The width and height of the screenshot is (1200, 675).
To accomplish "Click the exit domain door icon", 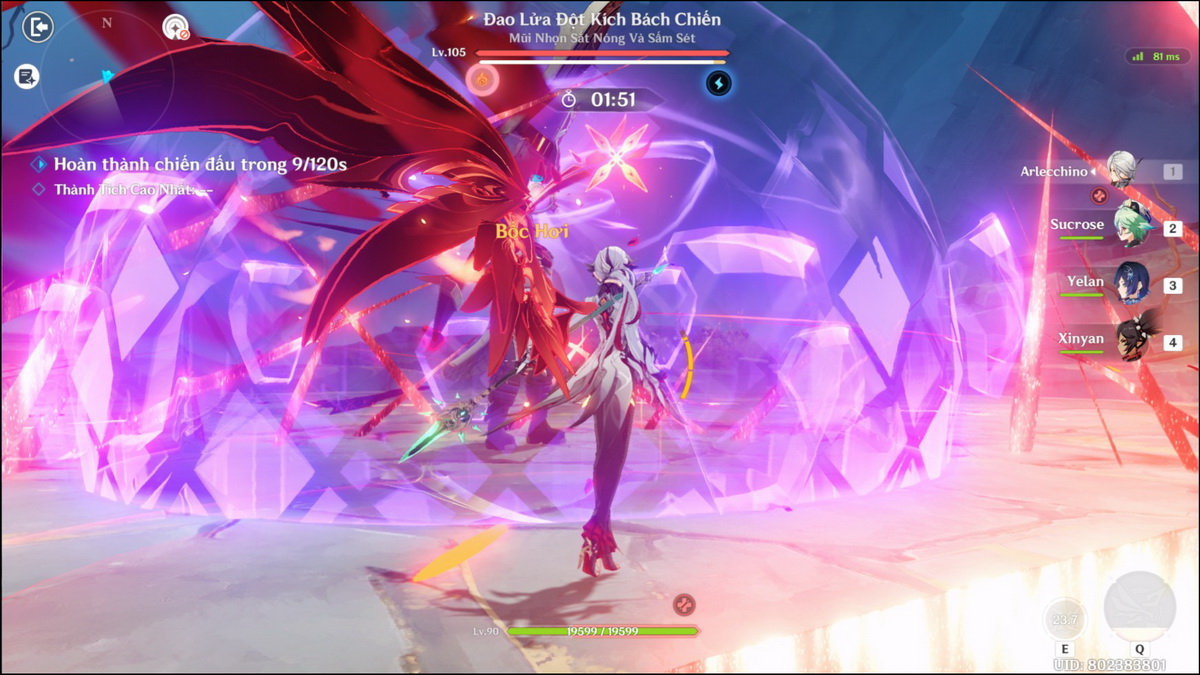I will point(38,27).
